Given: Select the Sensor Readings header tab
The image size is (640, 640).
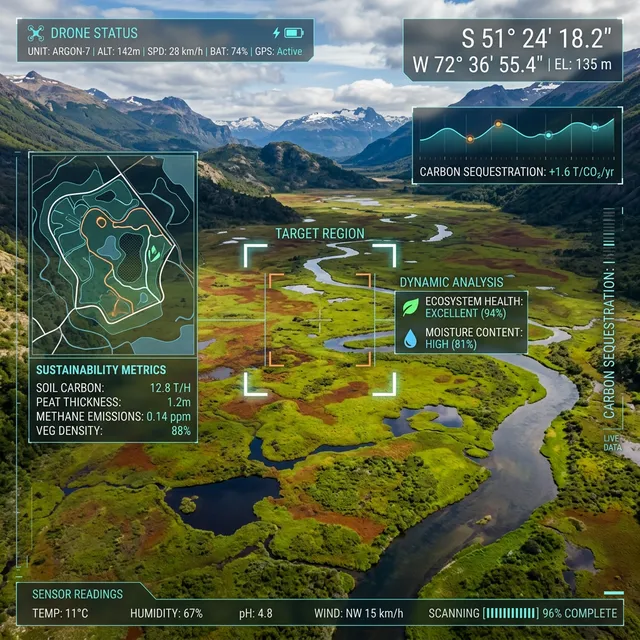Looking at the screenshot, I should pos(78,594).
